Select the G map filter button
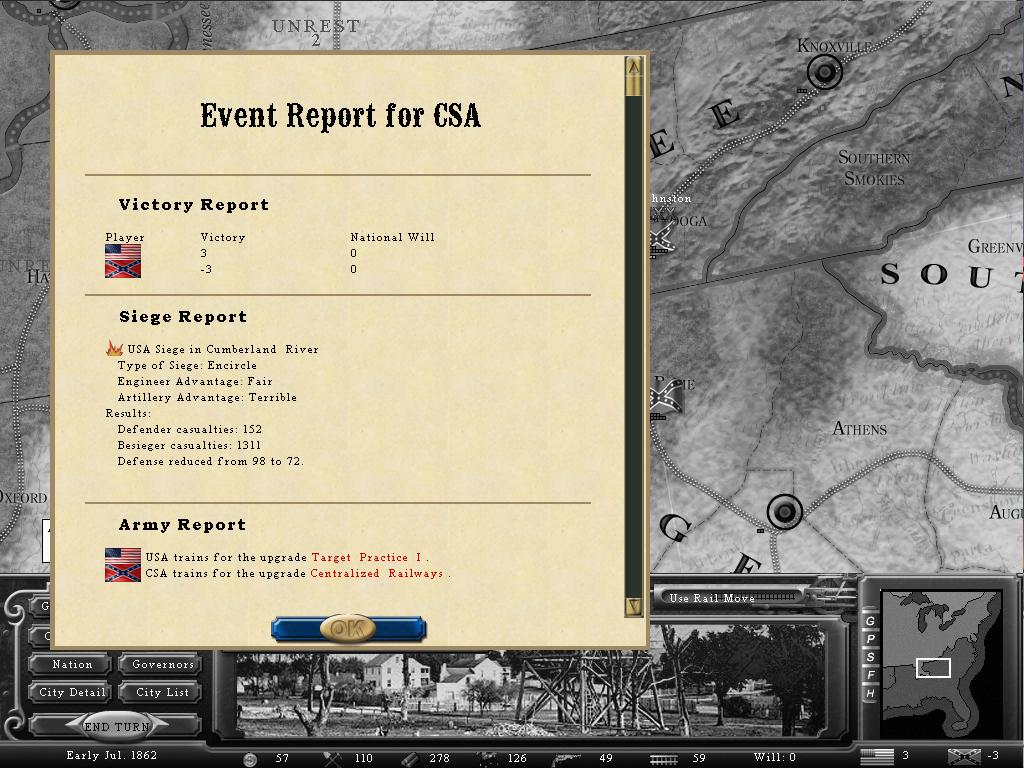Image resolution: width=1024 pixels, height=770 pixels. tap(870, 621)
